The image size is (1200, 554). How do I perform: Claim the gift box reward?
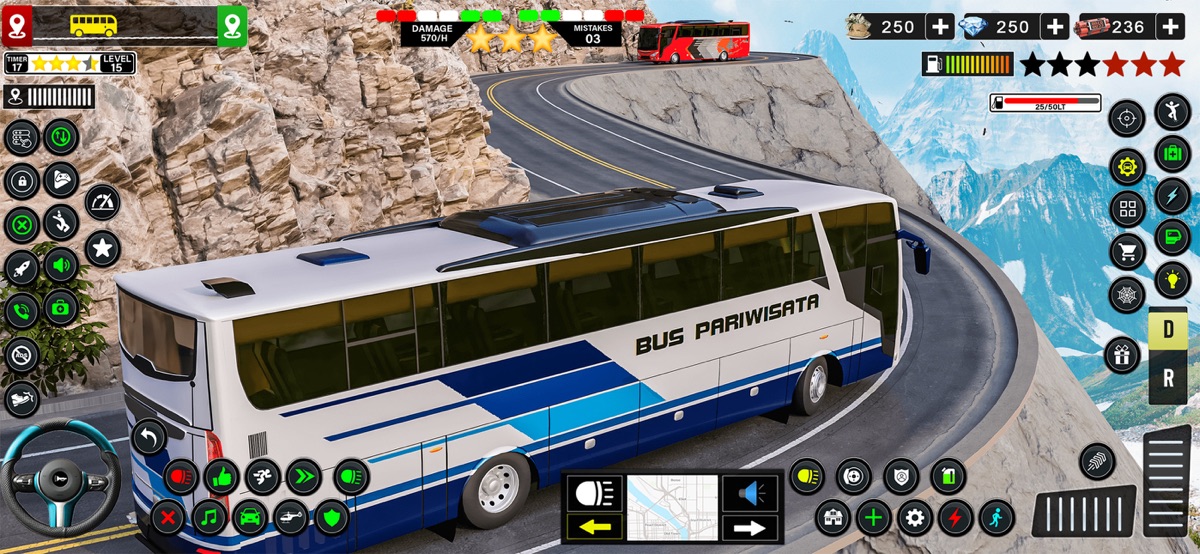[x=1123, y=355]
